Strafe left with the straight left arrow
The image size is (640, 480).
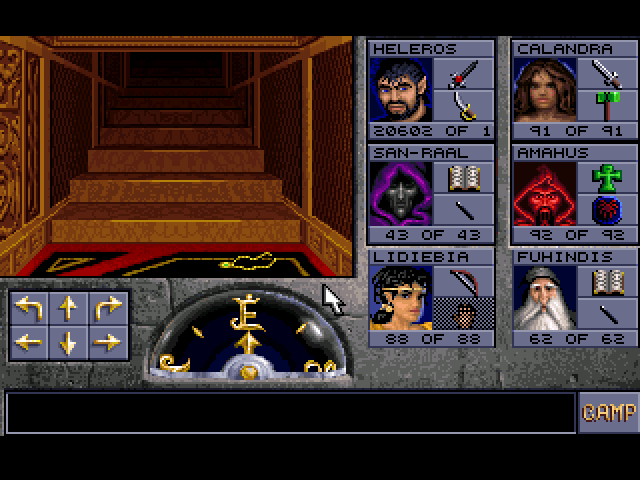[29, 342]
